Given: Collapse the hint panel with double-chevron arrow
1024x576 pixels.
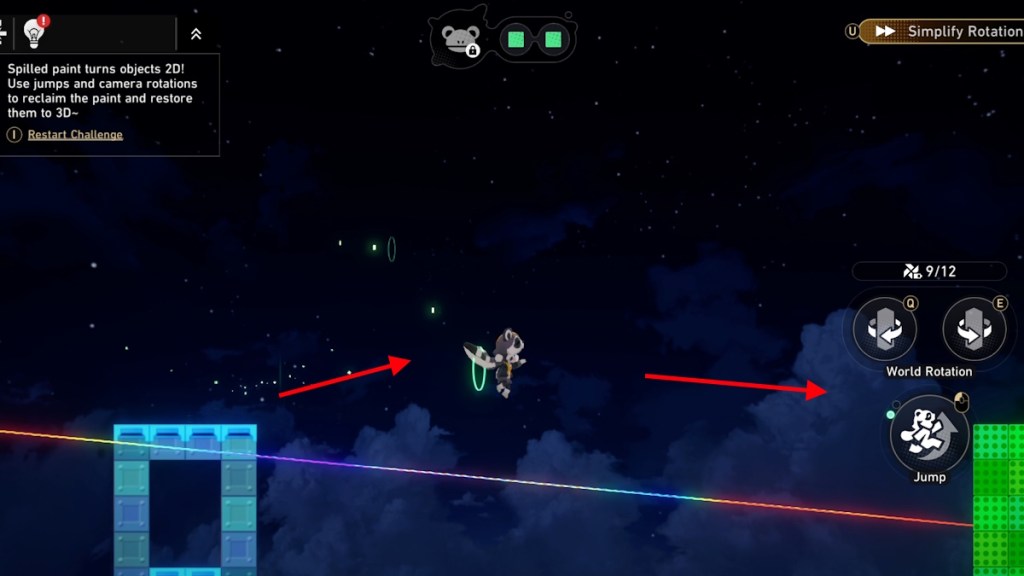Looking at the screenshot, I should coord(196,33).
